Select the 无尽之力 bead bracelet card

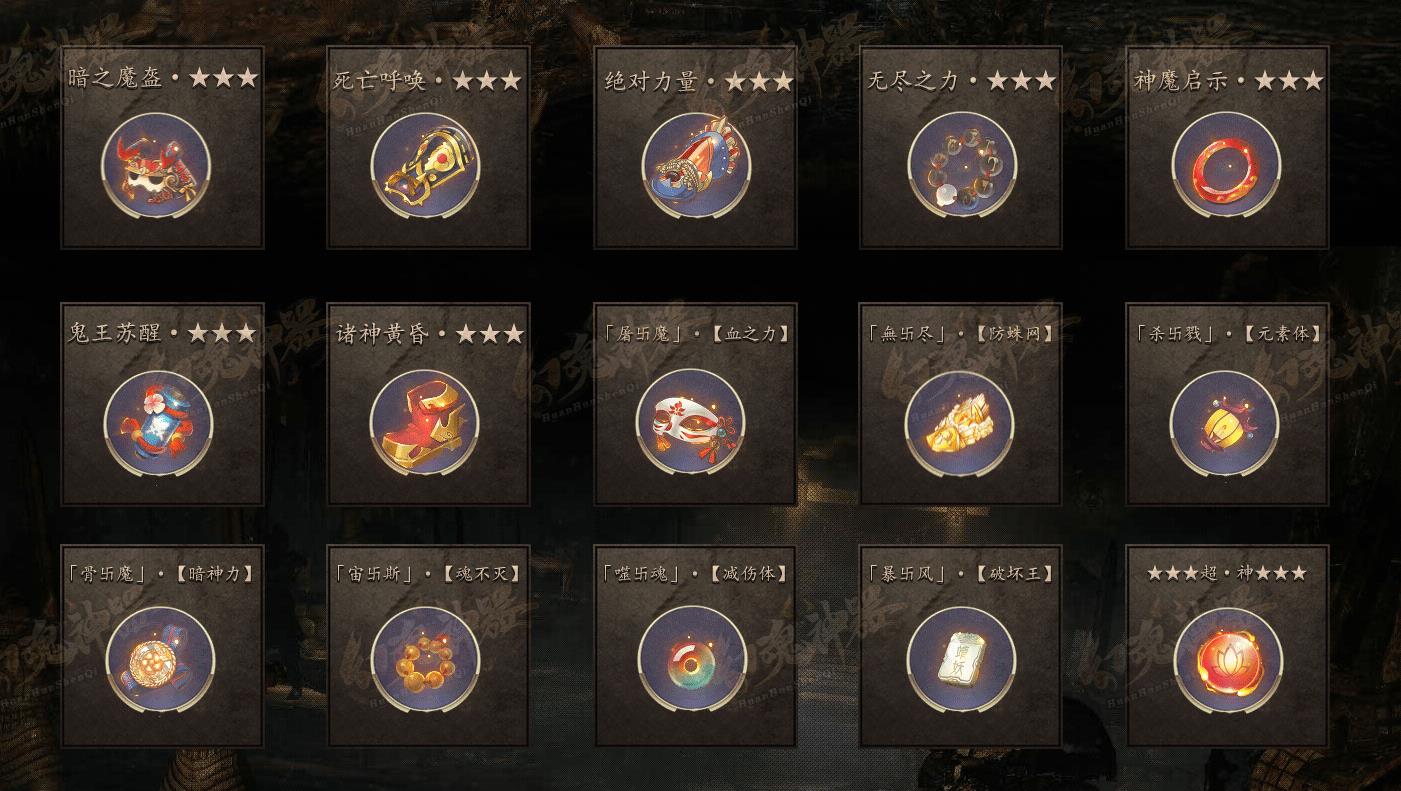tap(960, 165)
